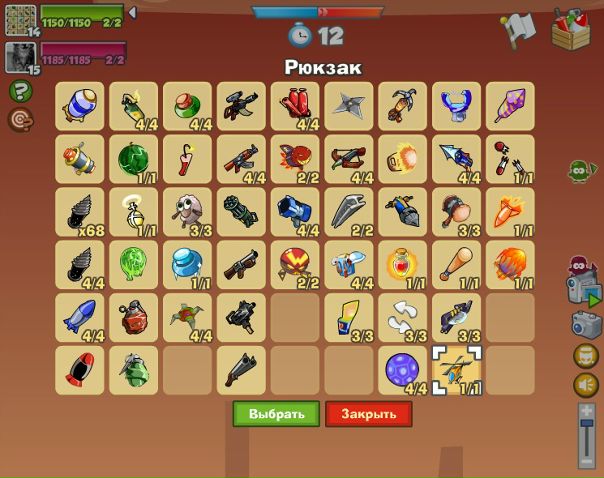Pick the red dynamite stick slot
604x478 pixels.
tap(187, 159)
